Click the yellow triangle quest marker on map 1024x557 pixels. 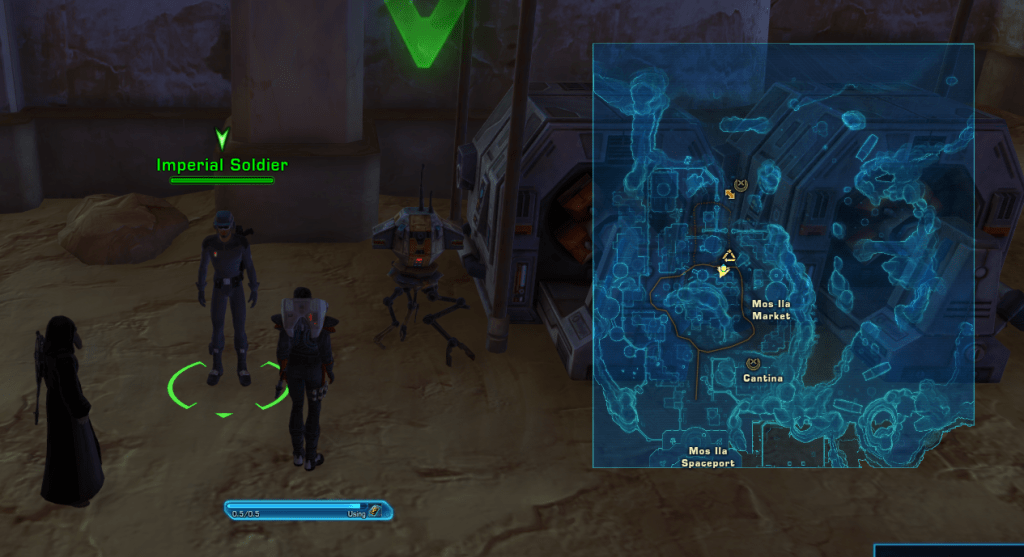click(730, 255)
